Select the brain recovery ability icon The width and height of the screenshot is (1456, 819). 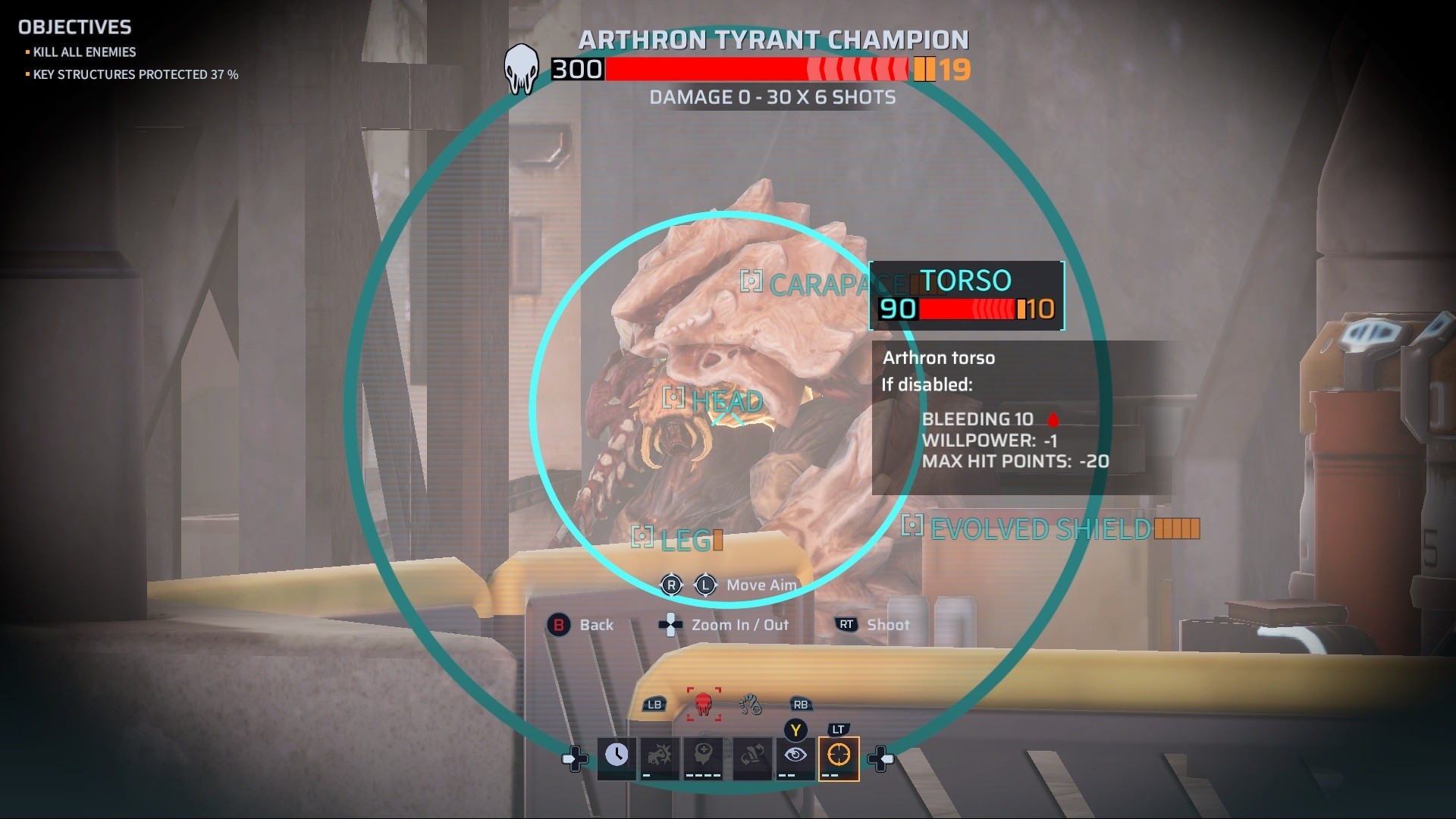[x=703, y=756]
